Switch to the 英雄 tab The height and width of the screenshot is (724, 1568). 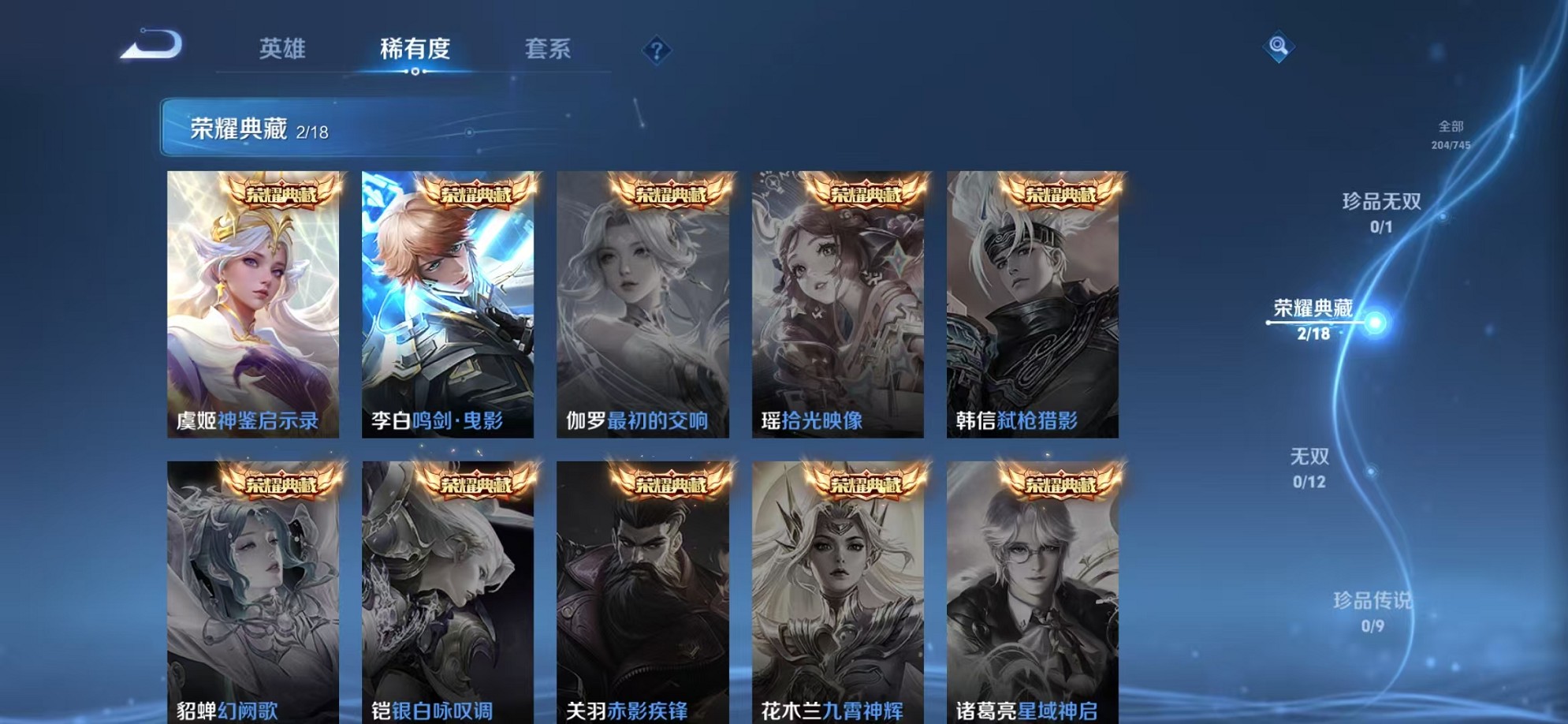(x=282, y=49)
